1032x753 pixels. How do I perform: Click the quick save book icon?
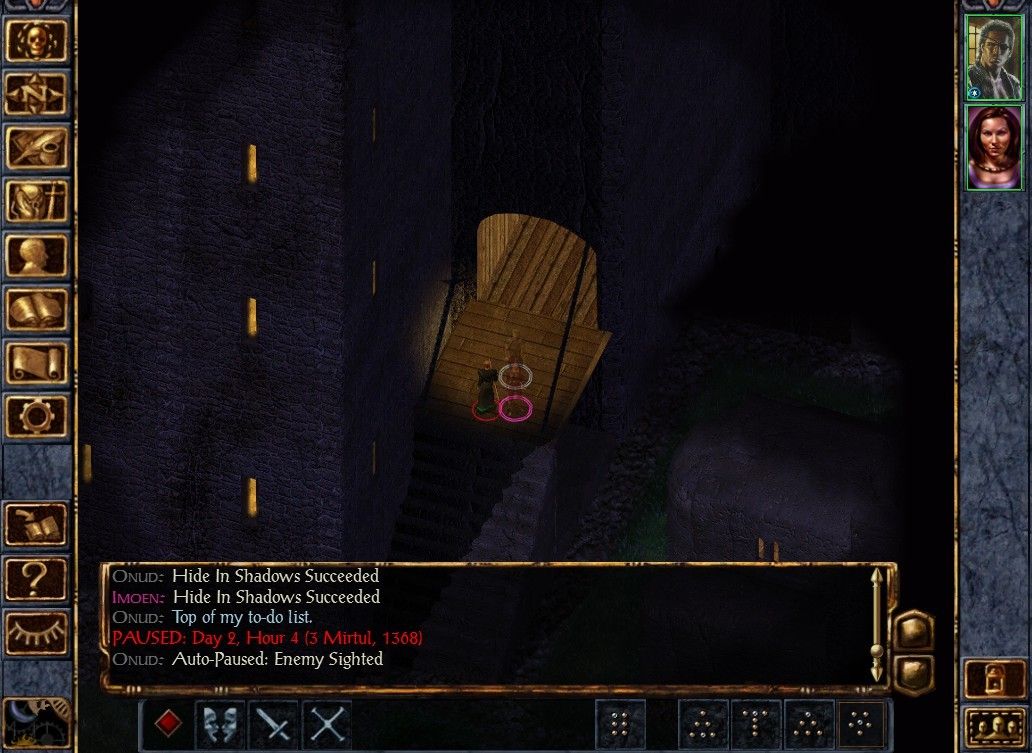click(x=37, y=523)
